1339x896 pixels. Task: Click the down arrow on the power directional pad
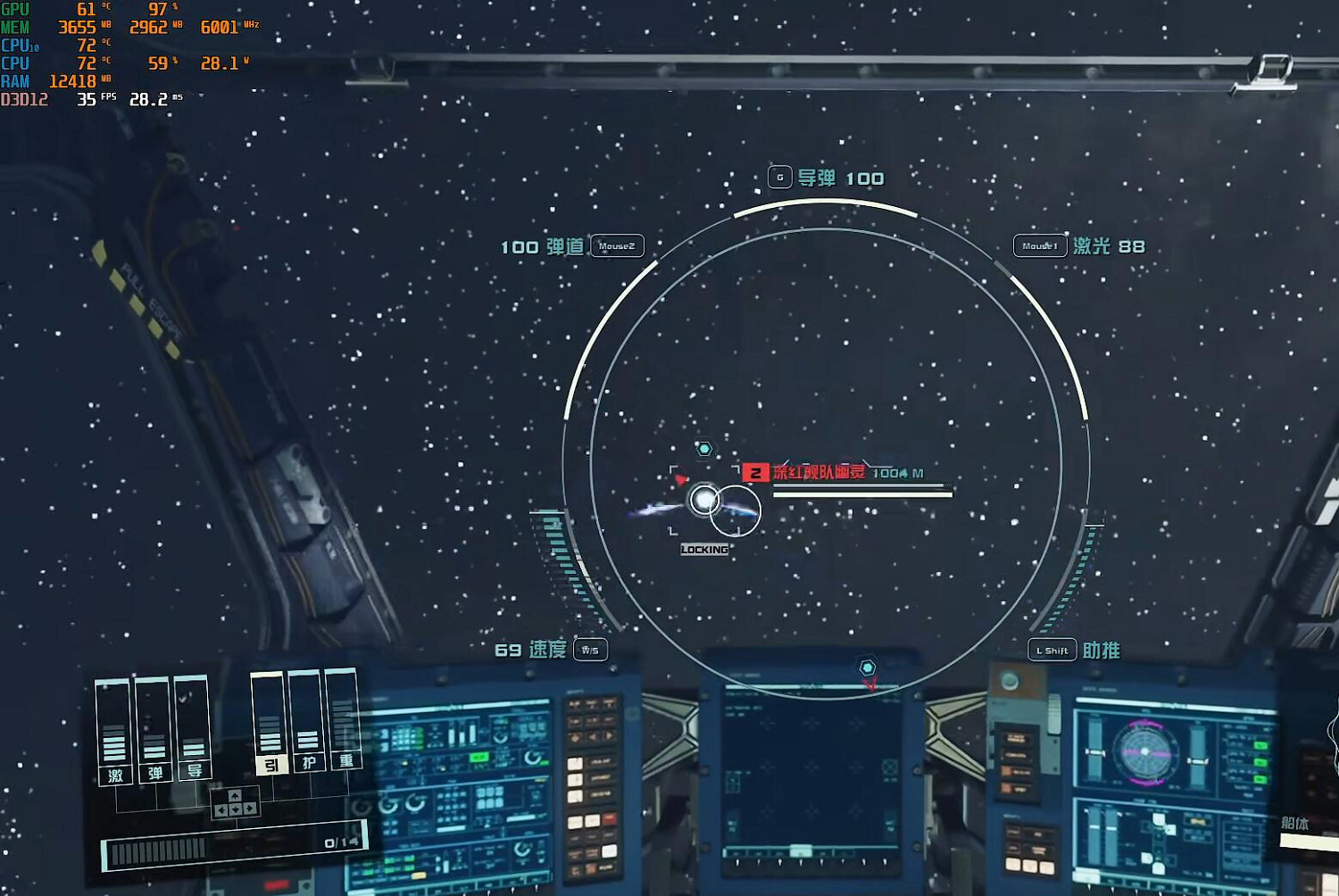click(235, 809)
